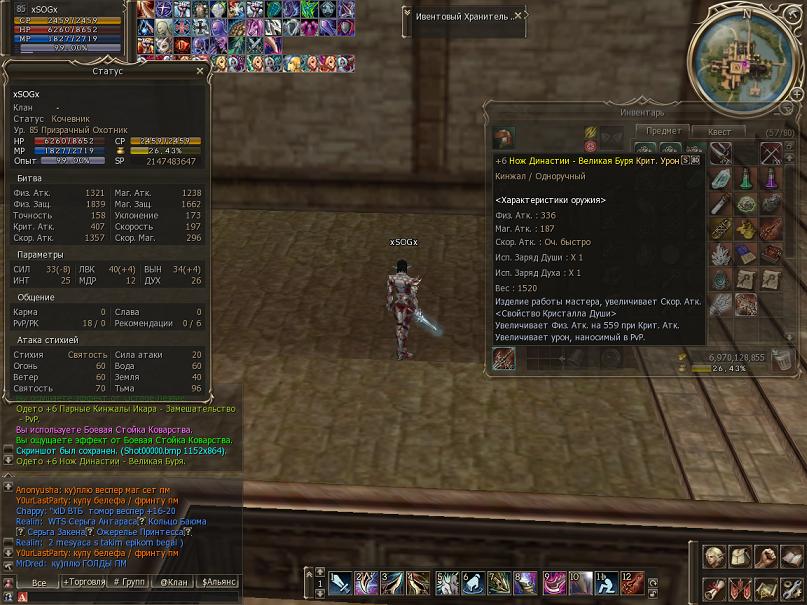Select the Предмет inventory tab
The image size is (807, 605).
coord(663,131)
